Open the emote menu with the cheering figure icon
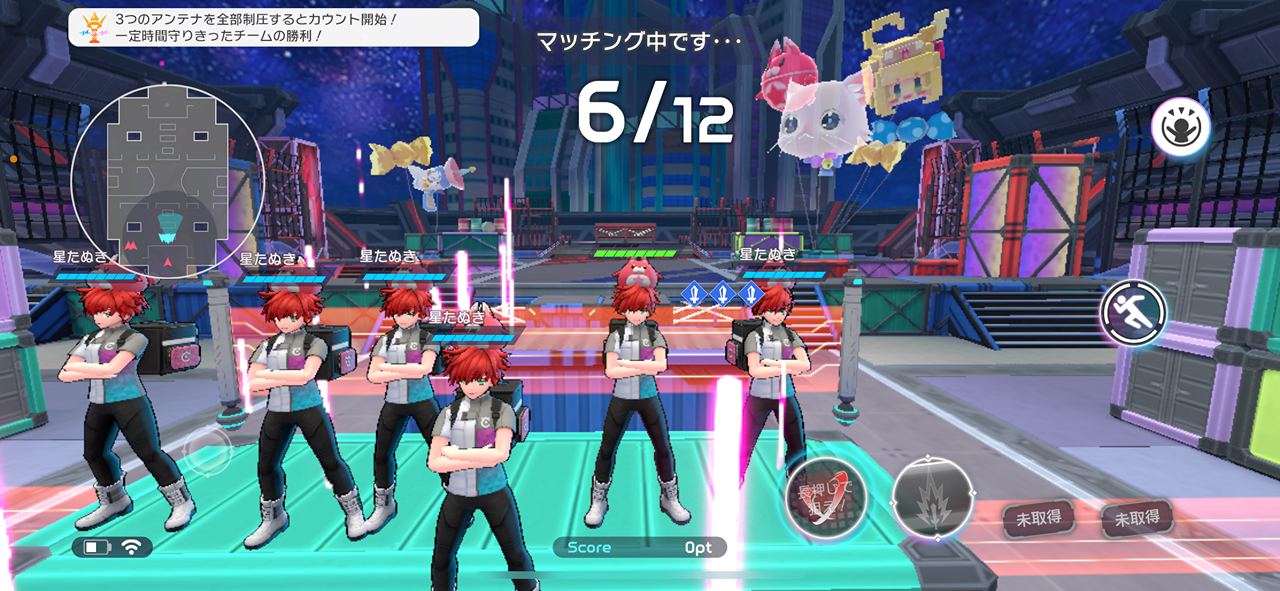This screenshot has height=591, width=1280. point(1180,127)
